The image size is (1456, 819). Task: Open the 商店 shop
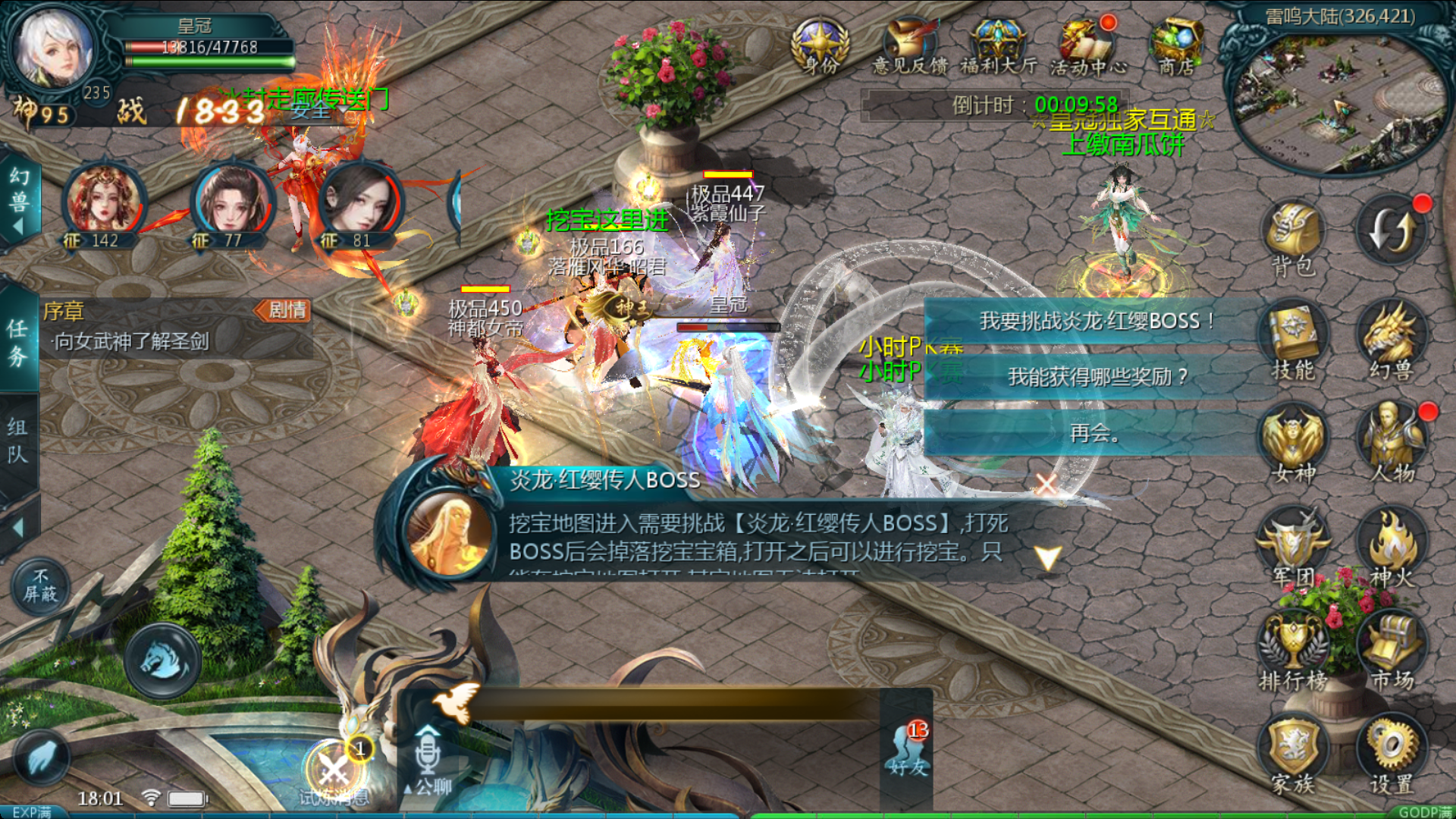click(1176, 45)
